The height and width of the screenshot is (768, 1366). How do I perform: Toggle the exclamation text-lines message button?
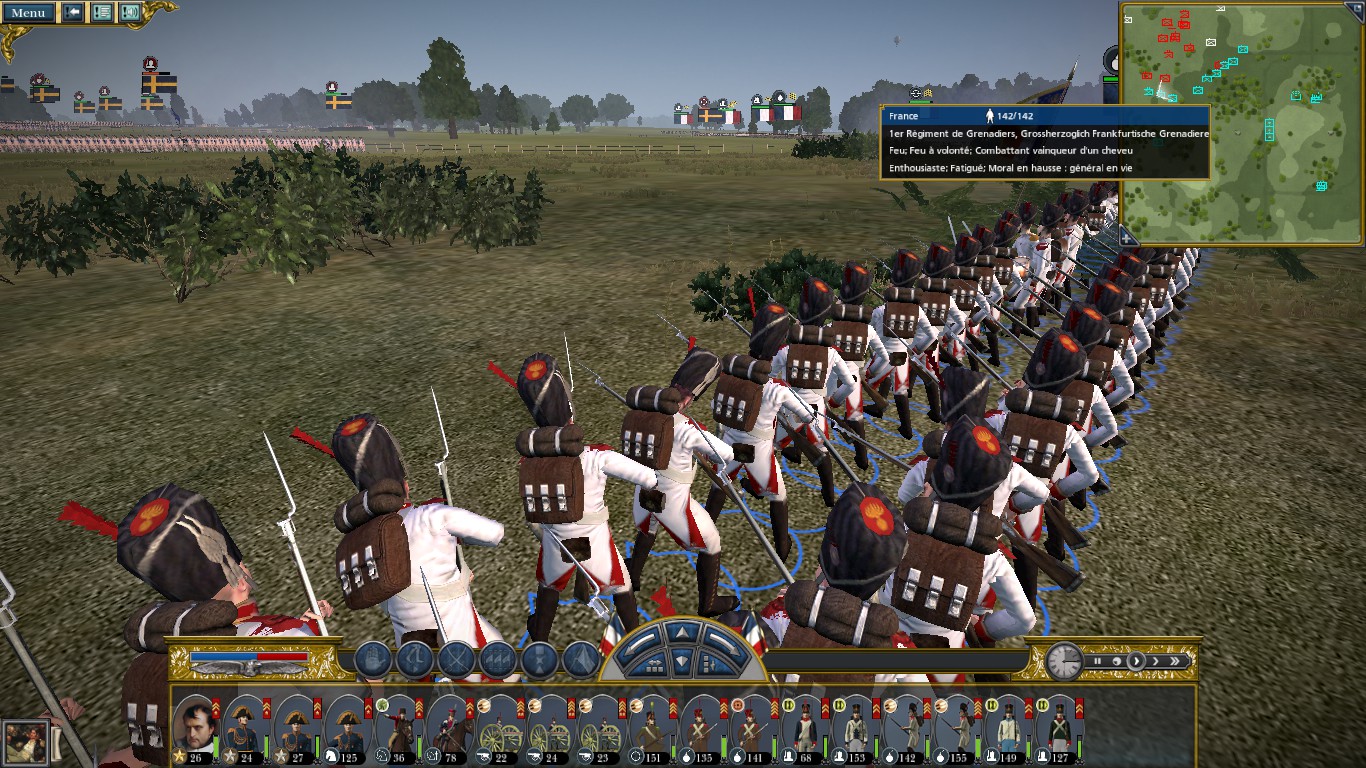coord(101,13)
